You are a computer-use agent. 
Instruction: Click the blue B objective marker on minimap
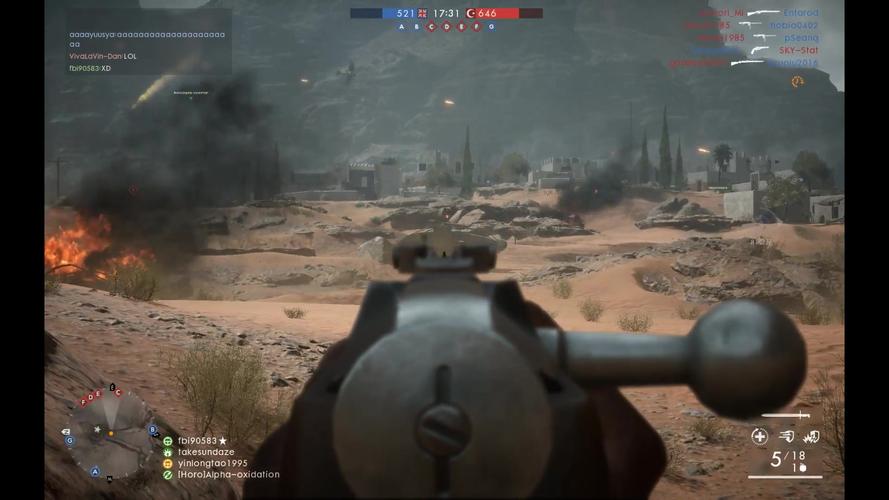tap(152, 430)
